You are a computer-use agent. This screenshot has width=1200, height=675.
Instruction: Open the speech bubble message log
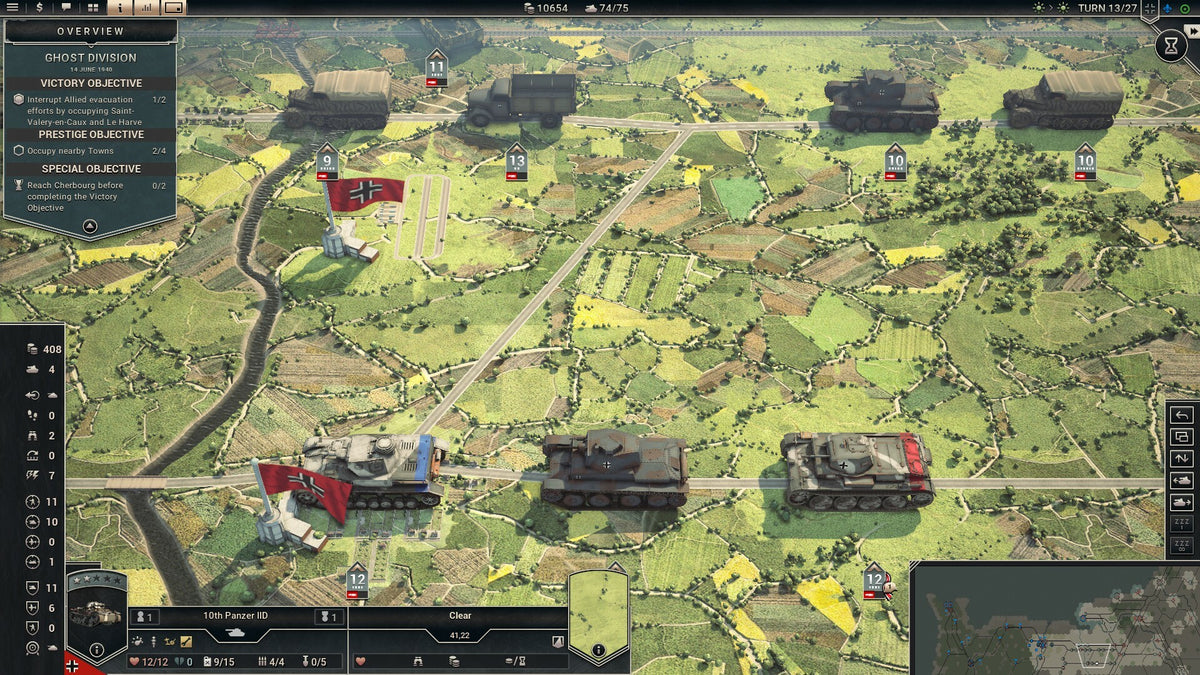pos(66,7)
